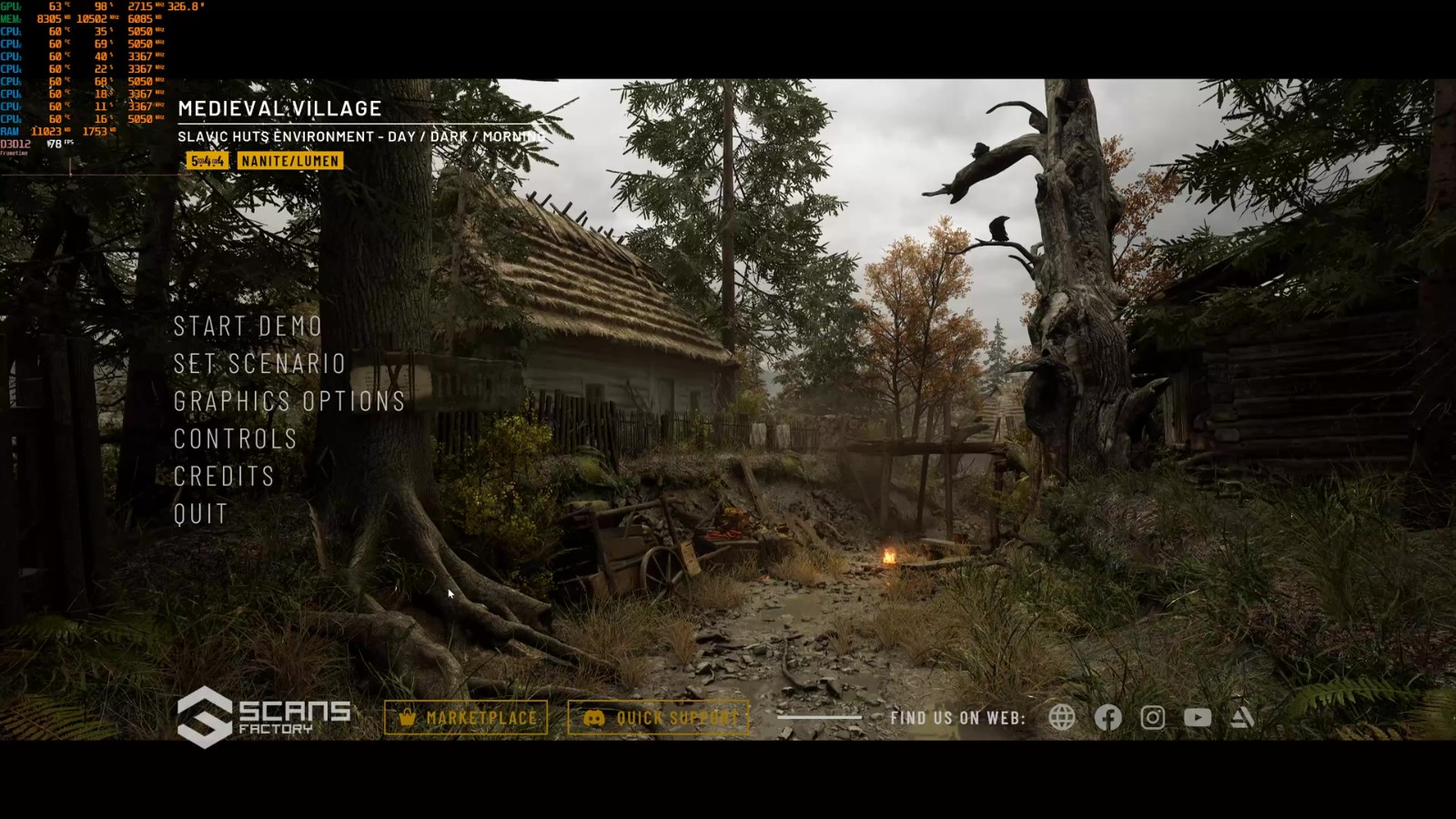This screenshot has height=819, width=1456.
Task: Click the Scans Factory logo
Action: coord(264,717)
